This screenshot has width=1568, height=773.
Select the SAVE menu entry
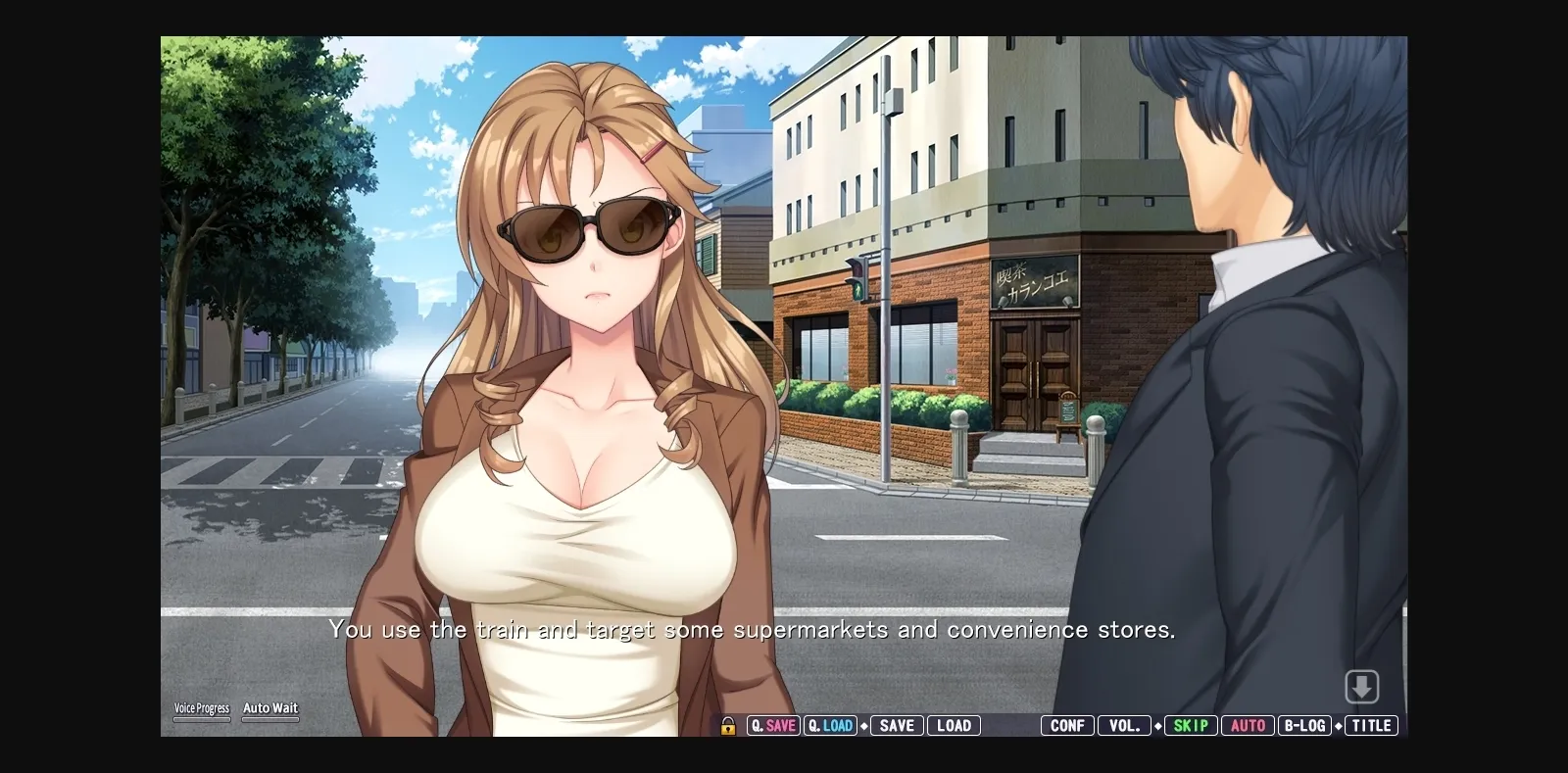pyautogui.click(x=896, y=725)
